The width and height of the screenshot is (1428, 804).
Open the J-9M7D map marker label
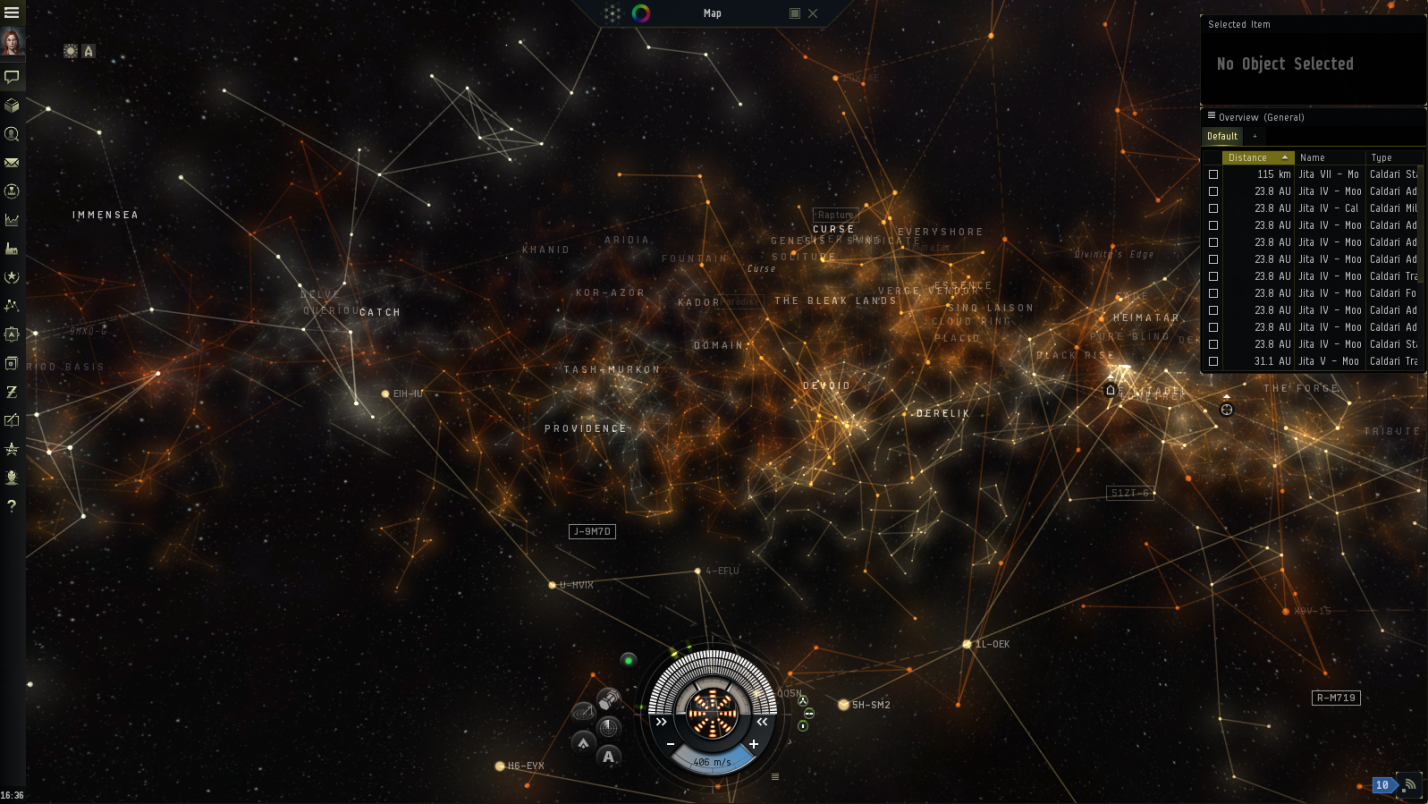point(592,532)
